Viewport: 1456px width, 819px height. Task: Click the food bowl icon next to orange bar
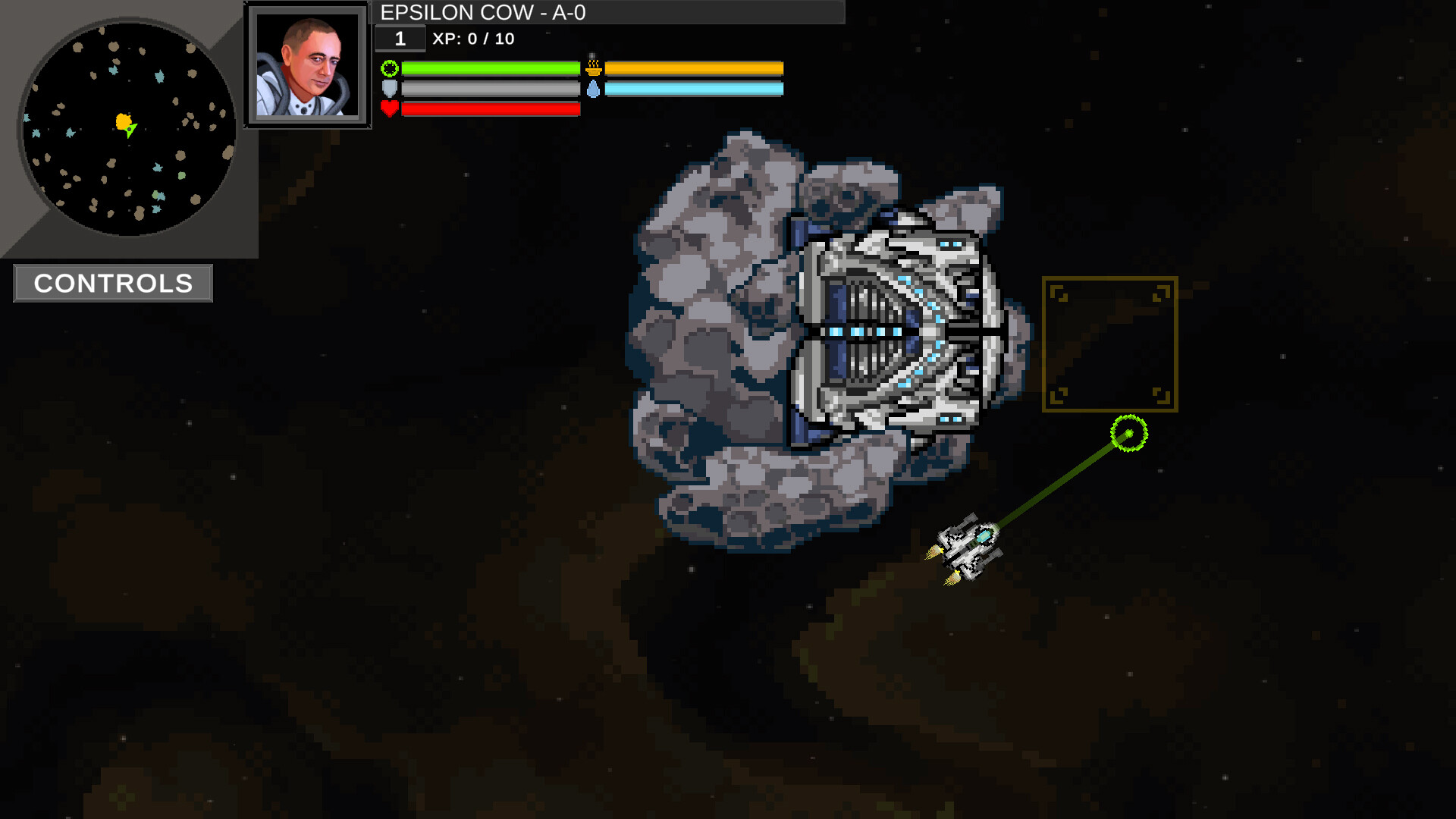coord(595,68)
